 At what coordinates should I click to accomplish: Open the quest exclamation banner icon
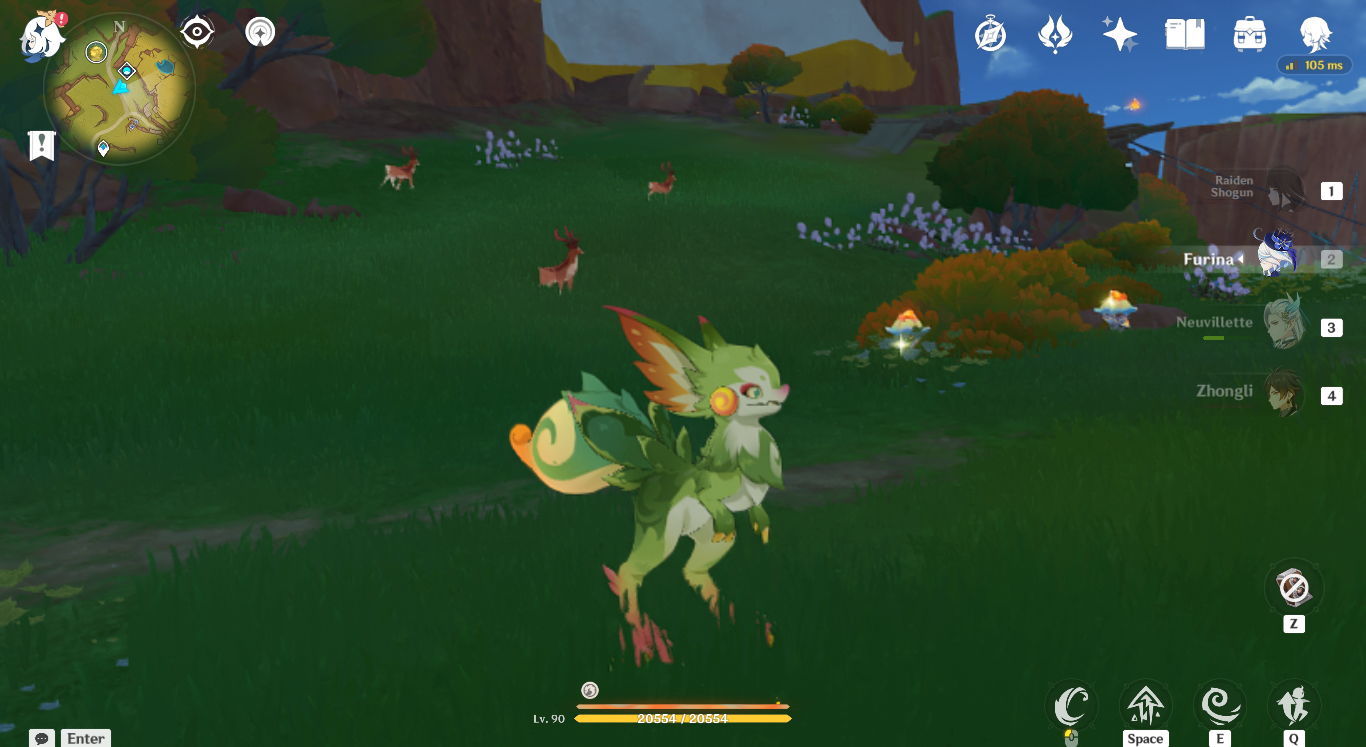tap(41, 145)
